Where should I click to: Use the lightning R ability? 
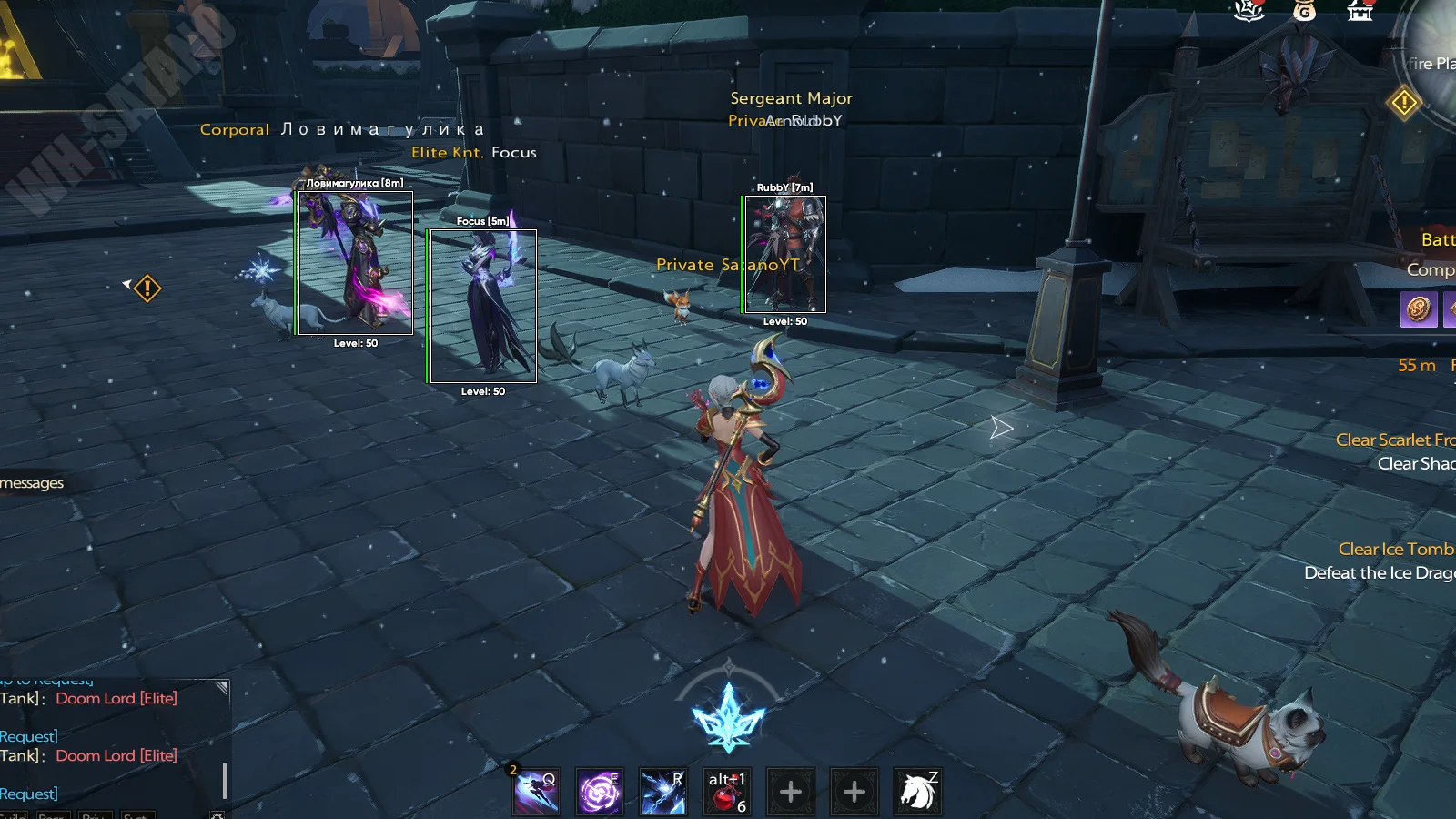coord(662,792)
